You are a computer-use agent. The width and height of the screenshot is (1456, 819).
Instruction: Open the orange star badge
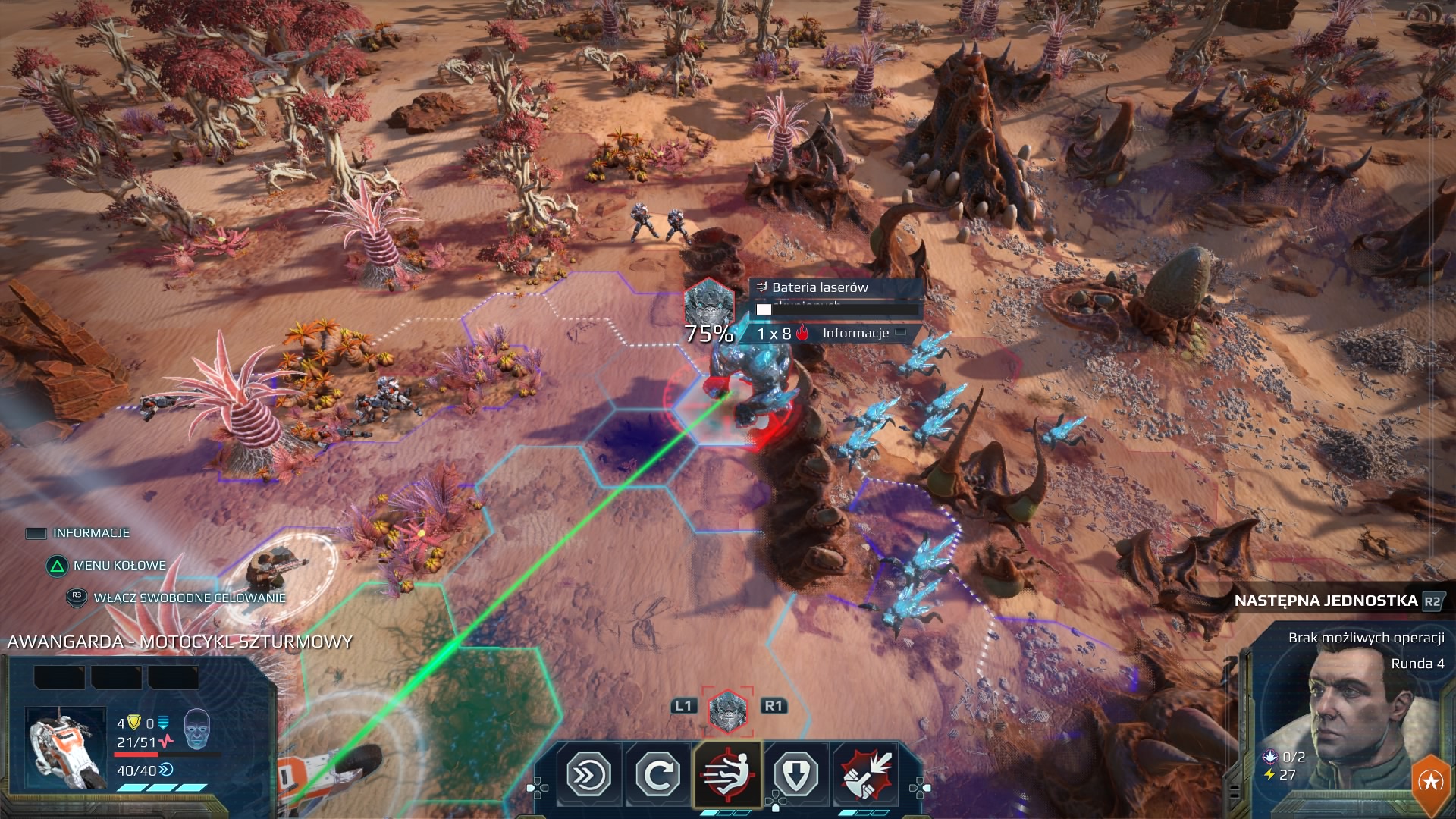click(1430, 782)
